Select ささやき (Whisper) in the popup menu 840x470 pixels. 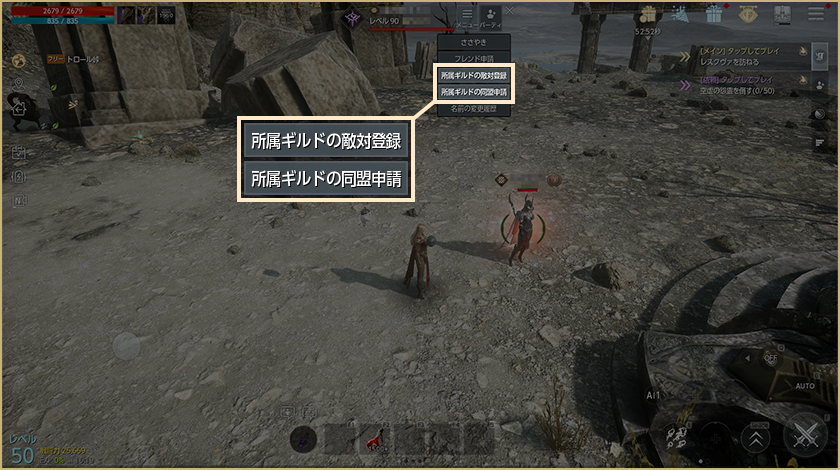474,44
